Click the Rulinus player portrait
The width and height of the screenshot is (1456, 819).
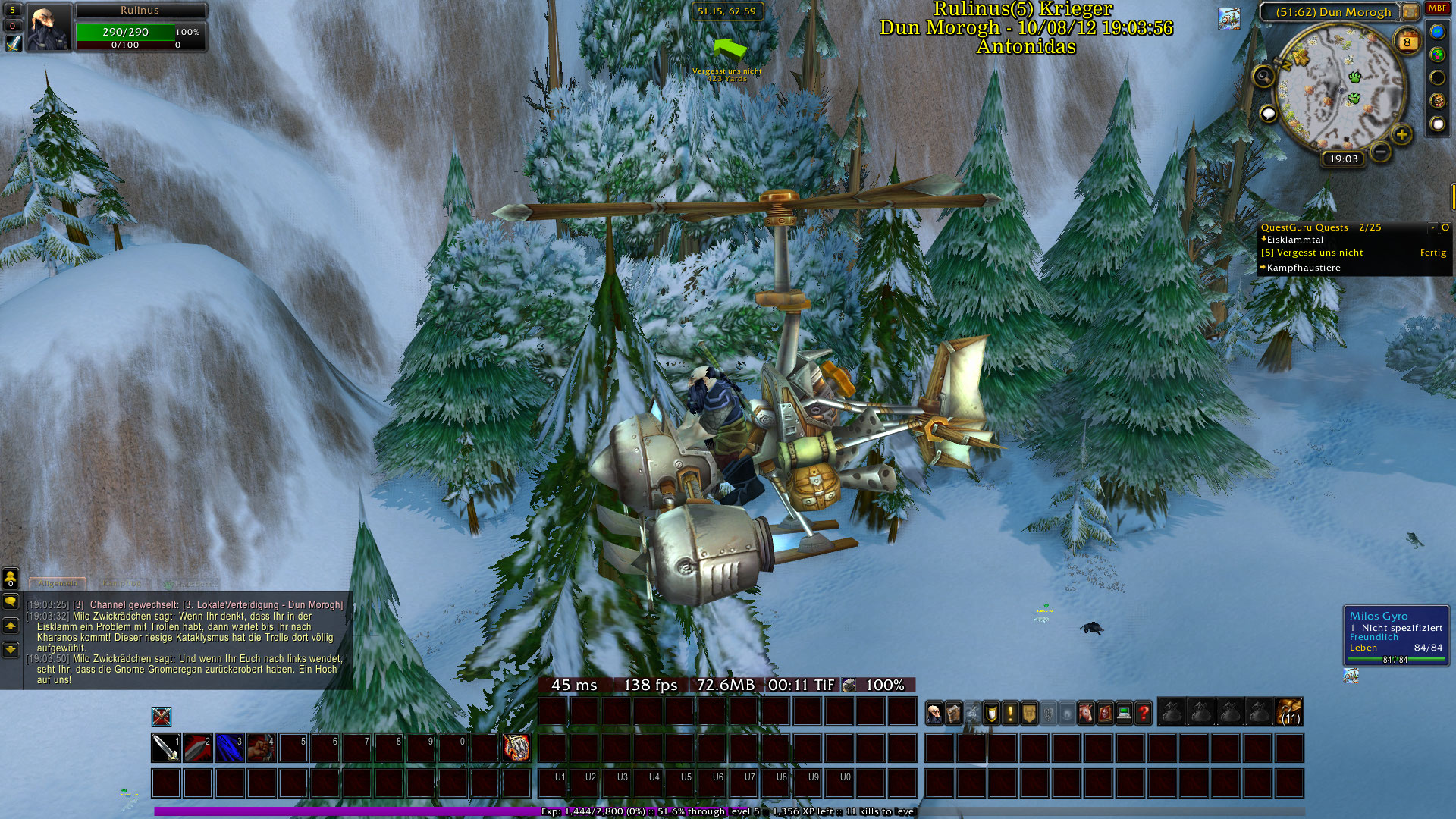(x=49, y=27)
